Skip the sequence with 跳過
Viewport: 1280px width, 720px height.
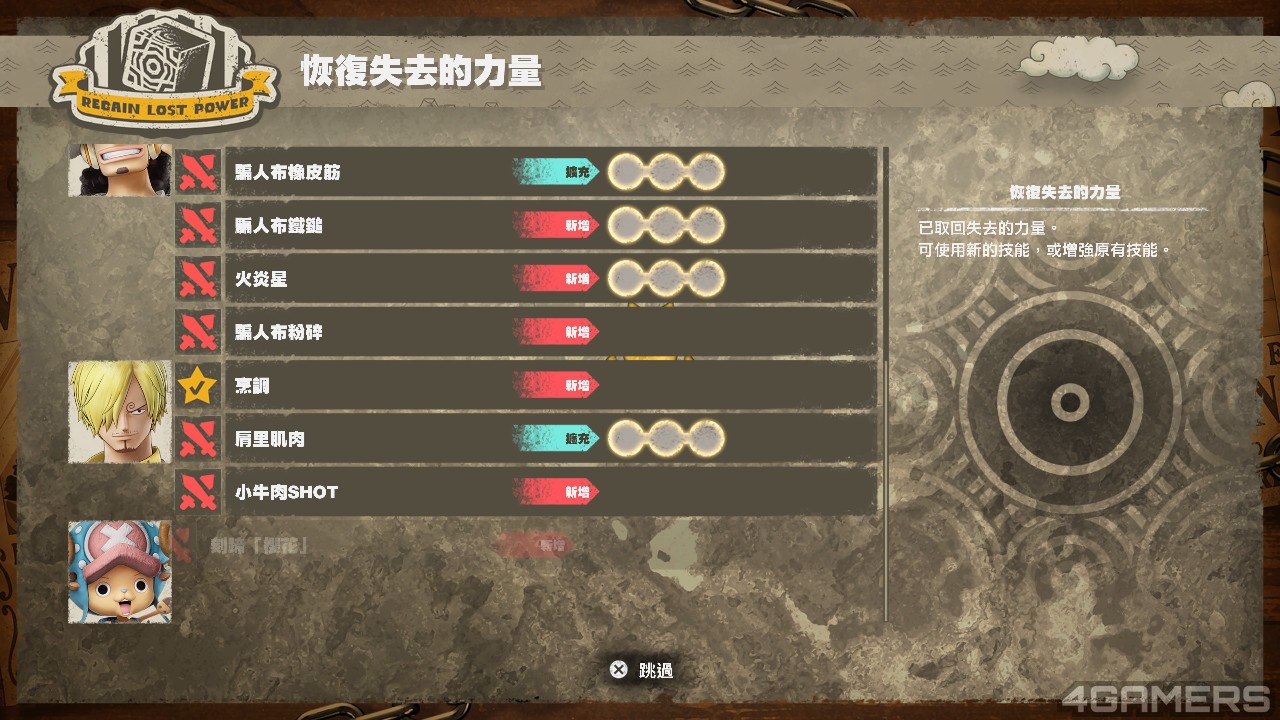point(642,670)
